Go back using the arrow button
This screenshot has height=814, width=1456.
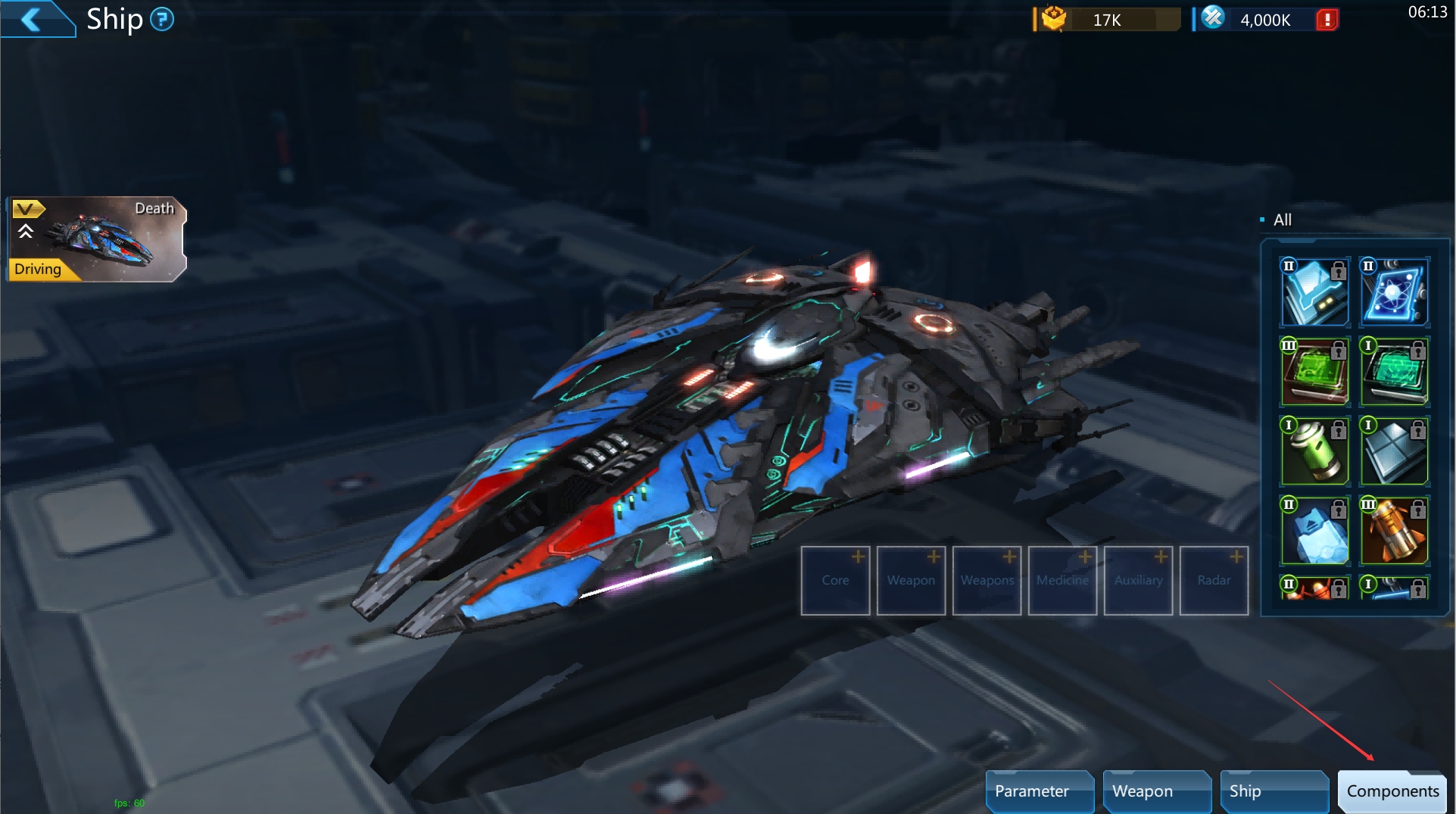32,18
